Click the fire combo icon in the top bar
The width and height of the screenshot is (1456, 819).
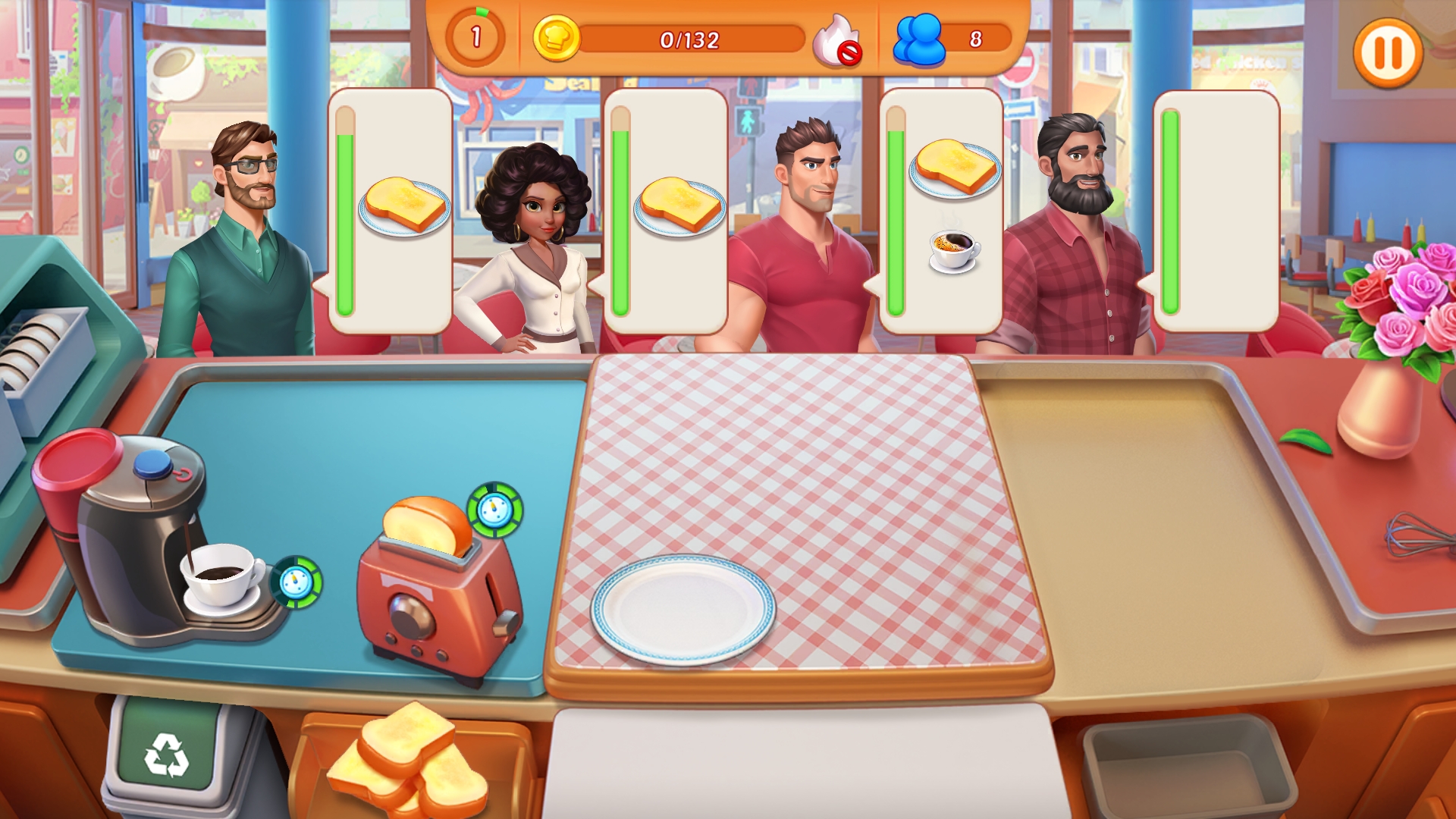coord(836,40)
